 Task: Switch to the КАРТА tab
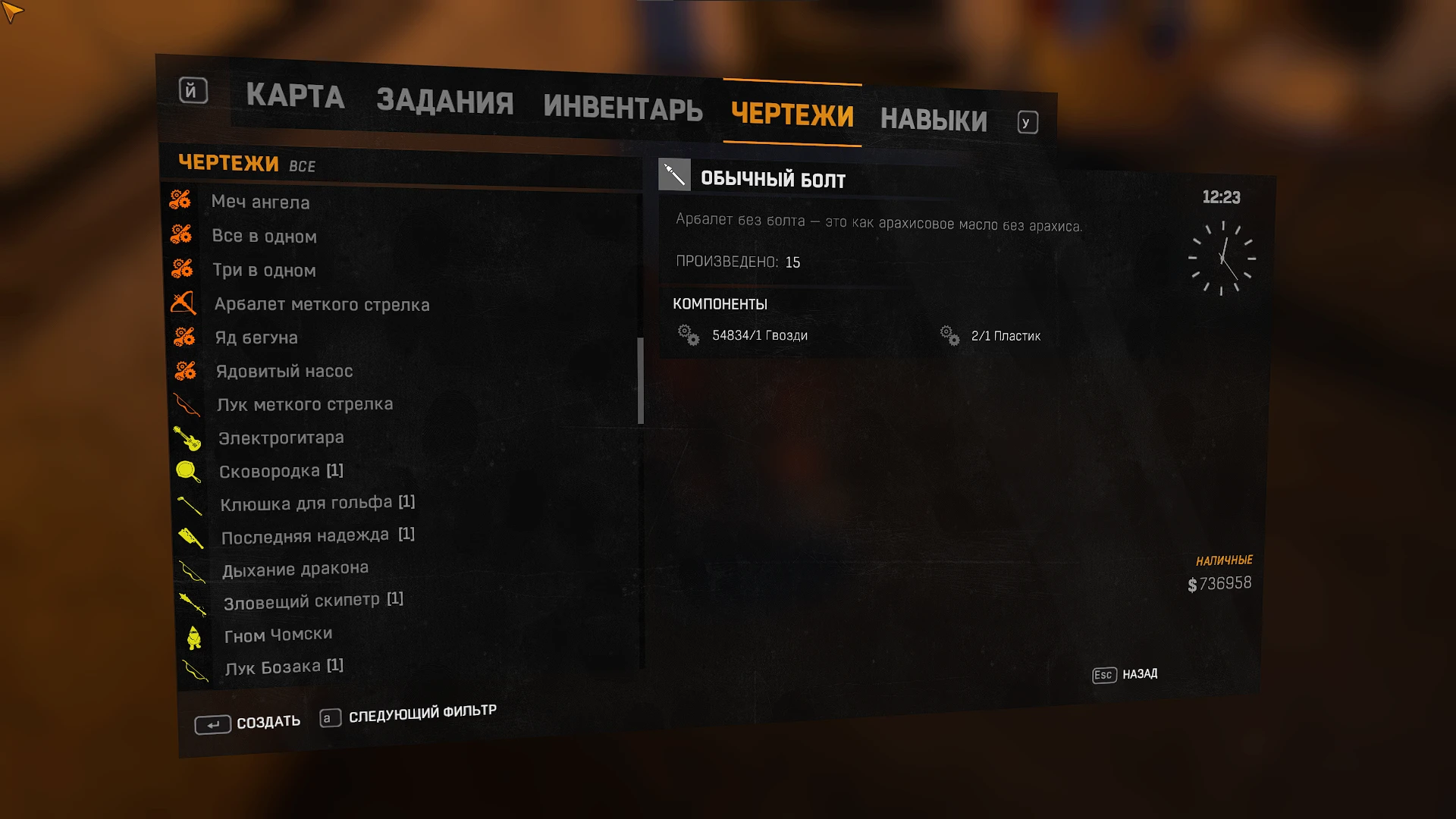tap(296, 96)
